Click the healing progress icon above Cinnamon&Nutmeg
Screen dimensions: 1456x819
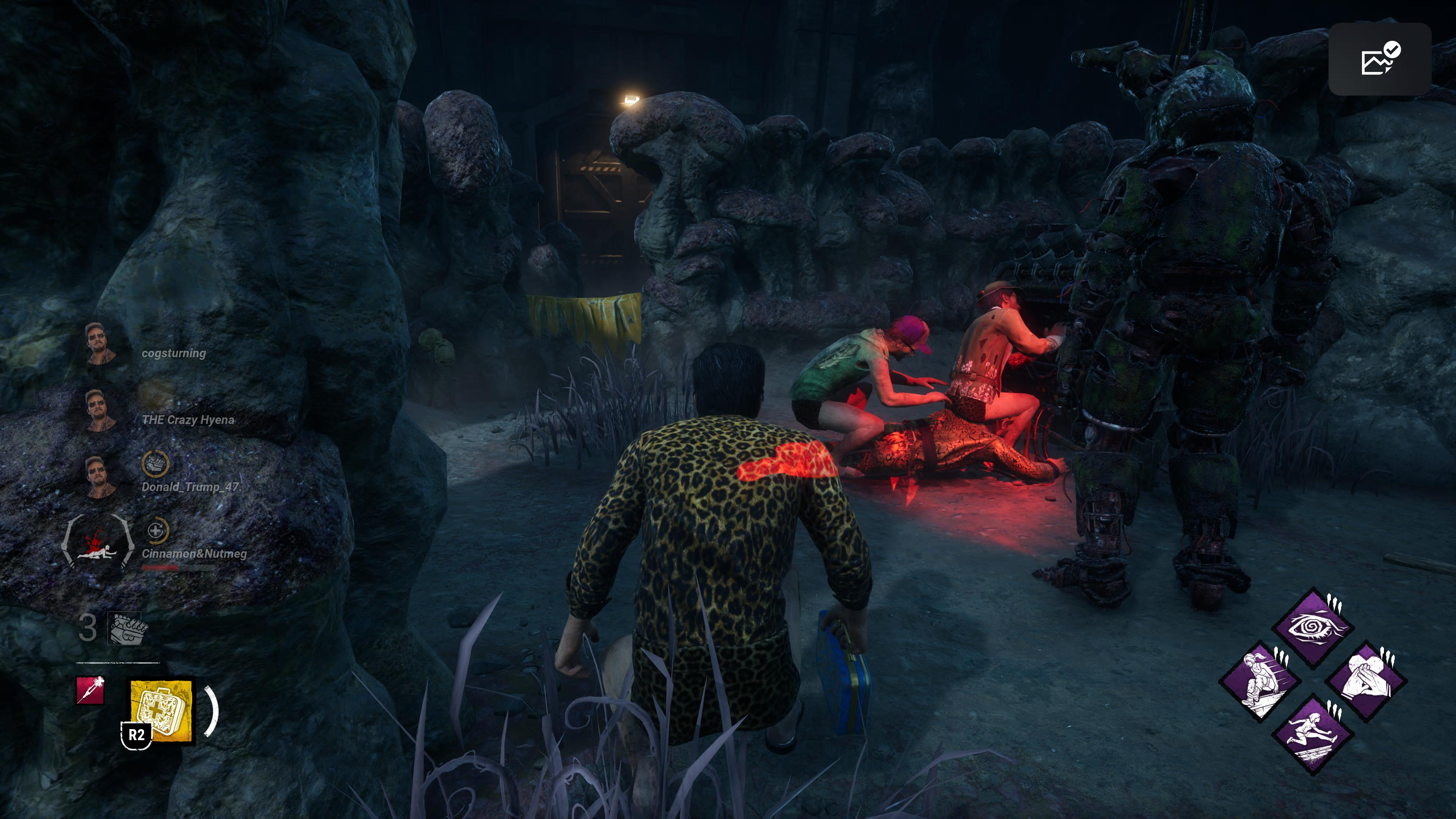(x=156, y=531)
